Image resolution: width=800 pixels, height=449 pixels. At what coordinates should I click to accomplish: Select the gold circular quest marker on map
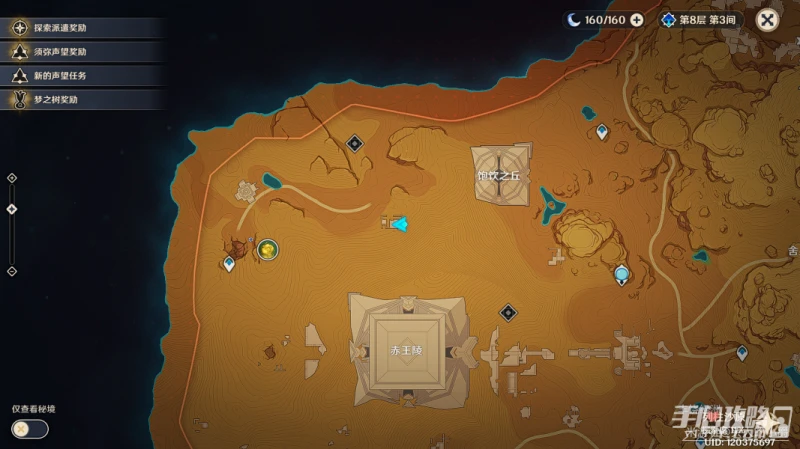(267, 249)
